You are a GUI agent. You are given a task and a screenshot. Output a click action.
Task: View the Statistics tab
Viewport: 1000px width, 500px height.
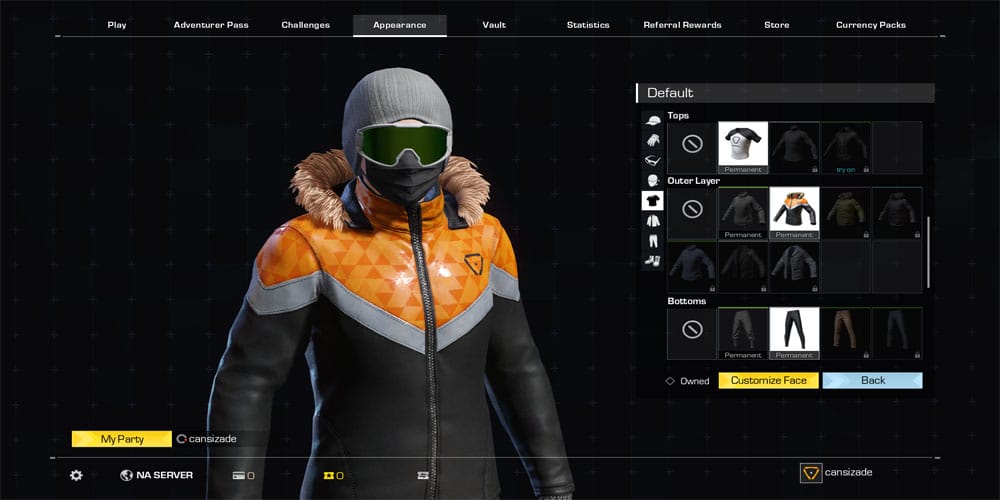pyautogui.click(x=588, y=25)
